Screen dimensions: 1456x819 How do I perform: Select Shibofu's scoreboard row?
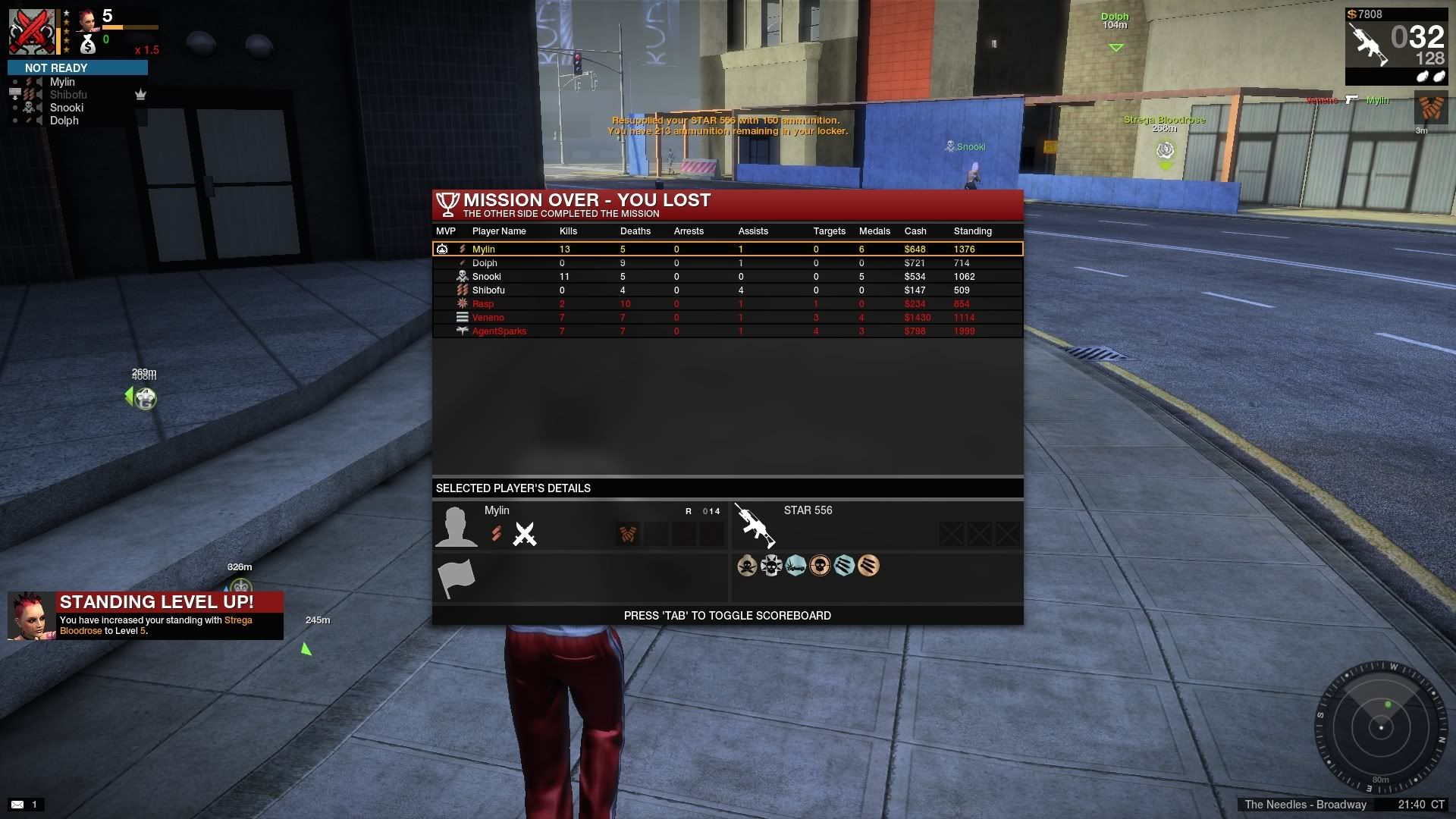click(x=726, y=290)
